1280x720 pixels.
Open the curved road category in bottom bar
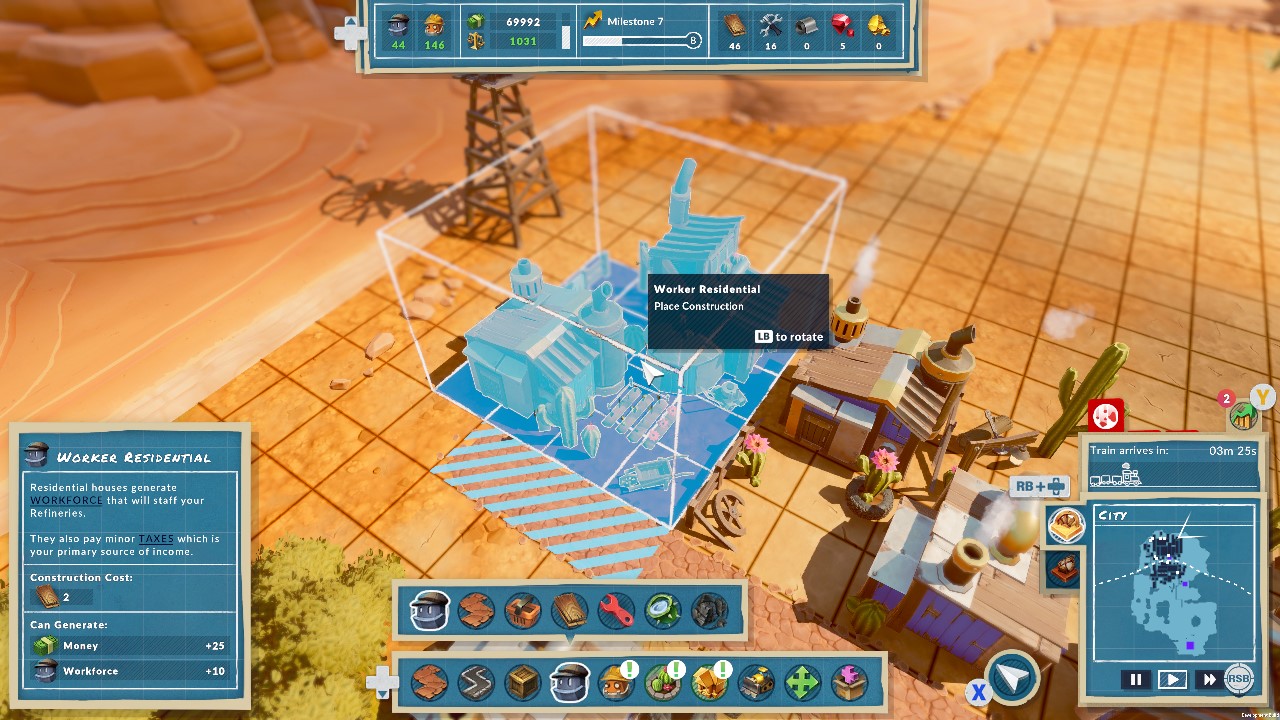click(475, 683)
